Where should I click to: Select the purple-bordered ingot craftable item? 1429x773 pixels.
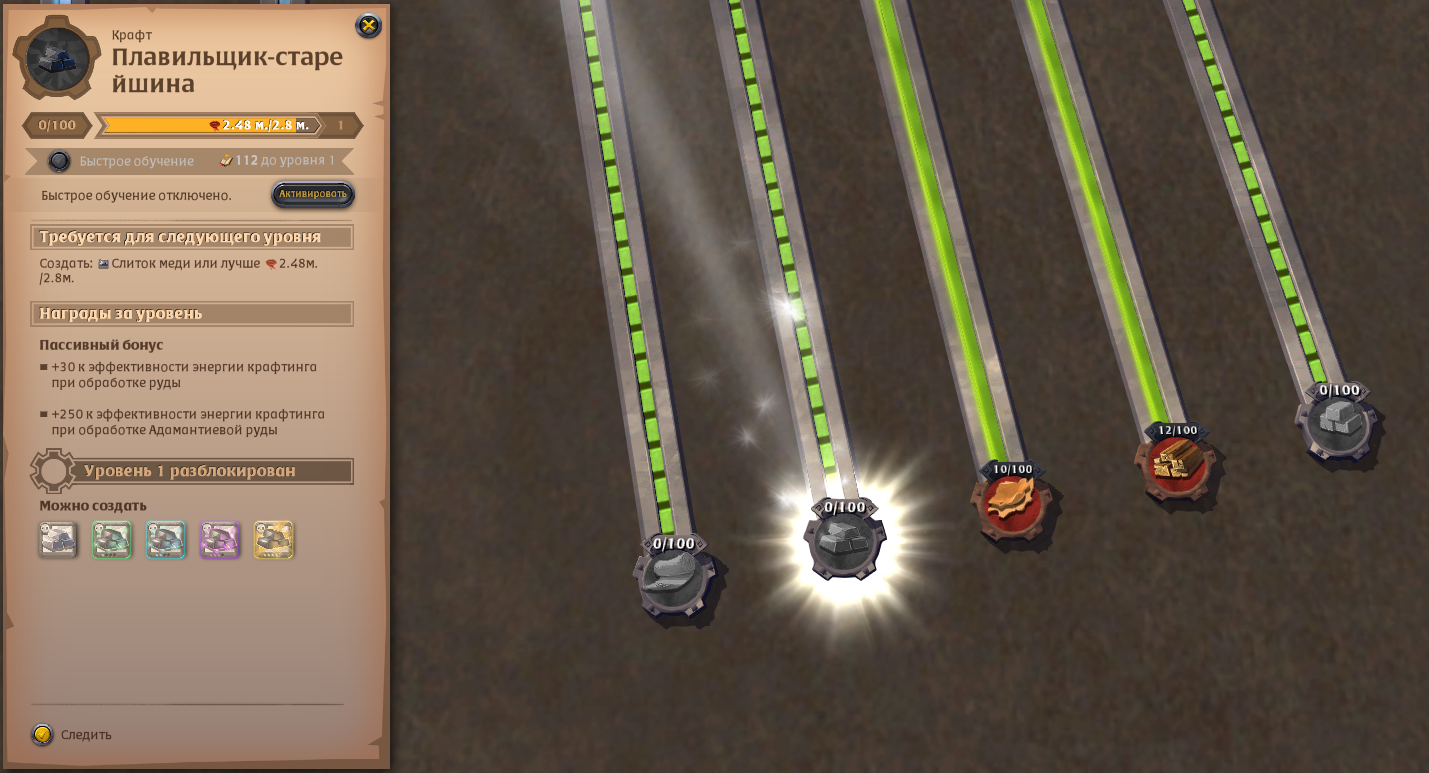coord(220,540)
